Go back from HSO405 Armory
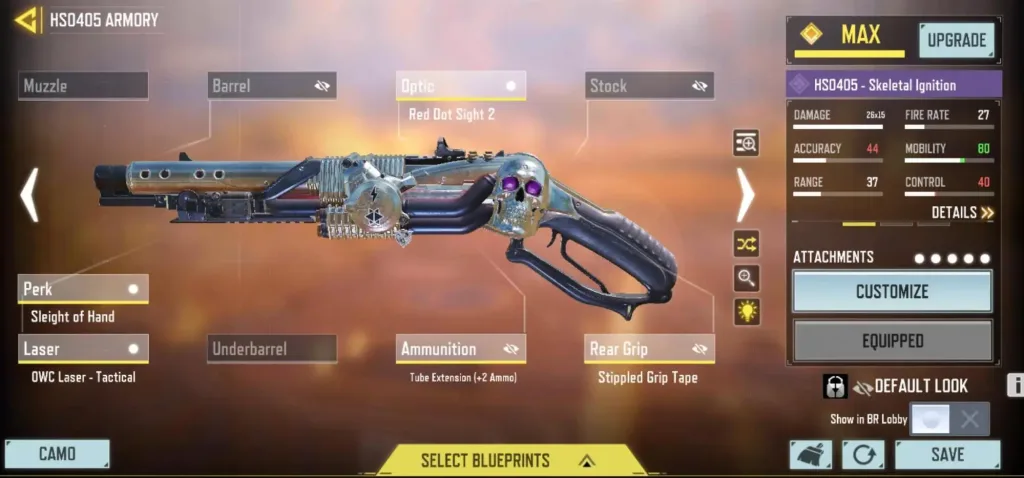Viewport: 1024px width, 478px height. click(x=26, y=20)
